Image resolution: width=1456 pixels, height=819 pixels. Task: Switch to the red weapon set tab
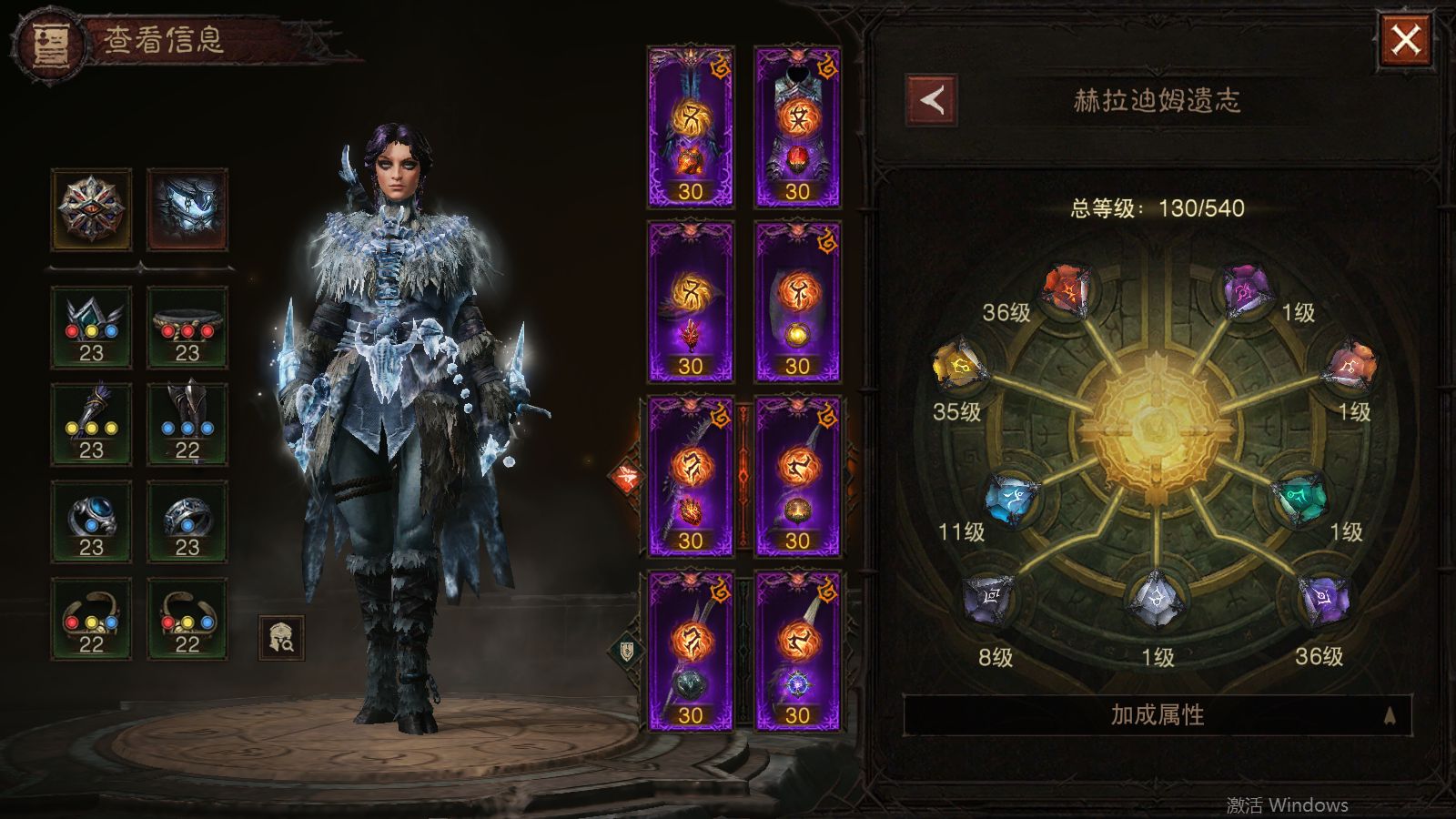pyautogui.click(x=626, y=476)
